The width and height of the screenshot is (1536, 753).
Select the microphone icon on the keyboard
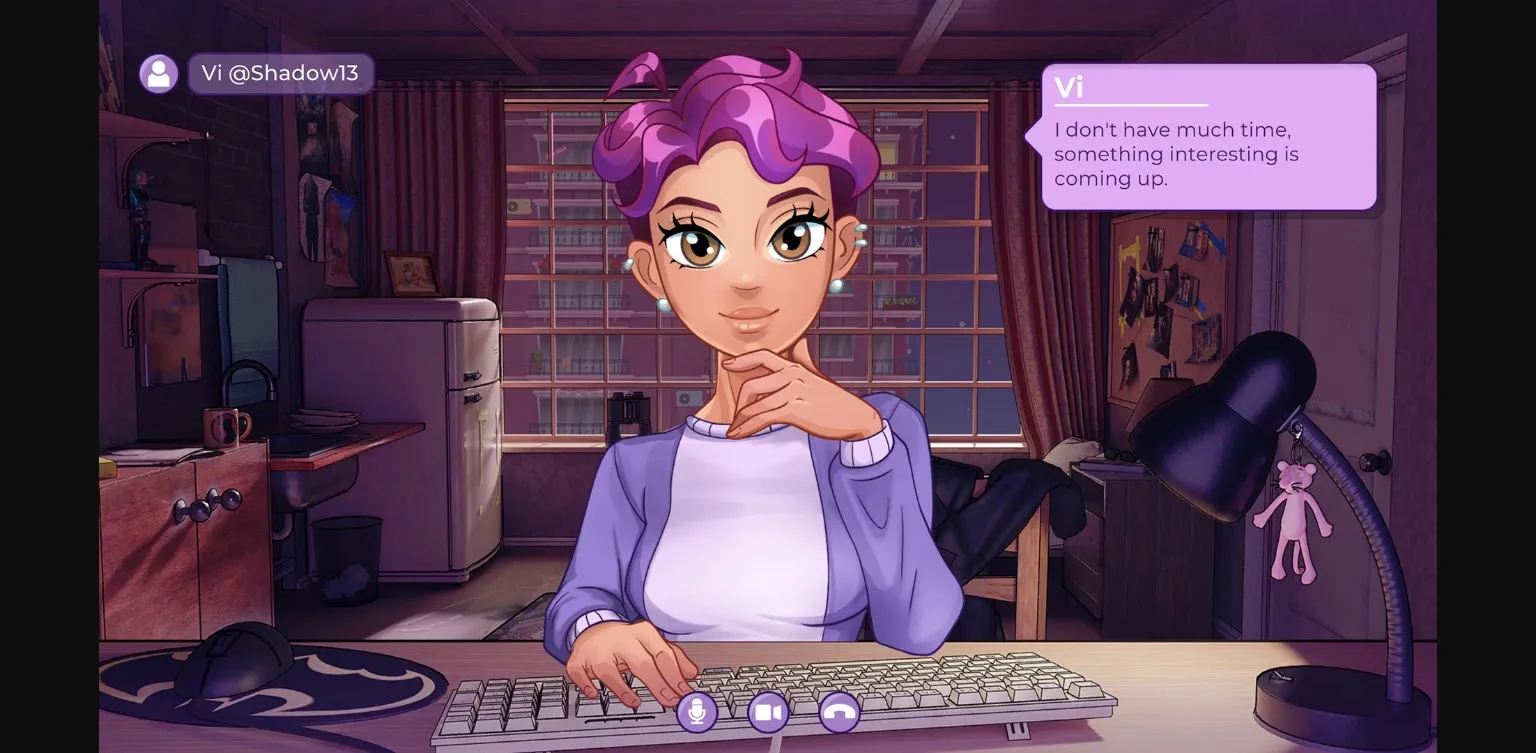[697, 712]
